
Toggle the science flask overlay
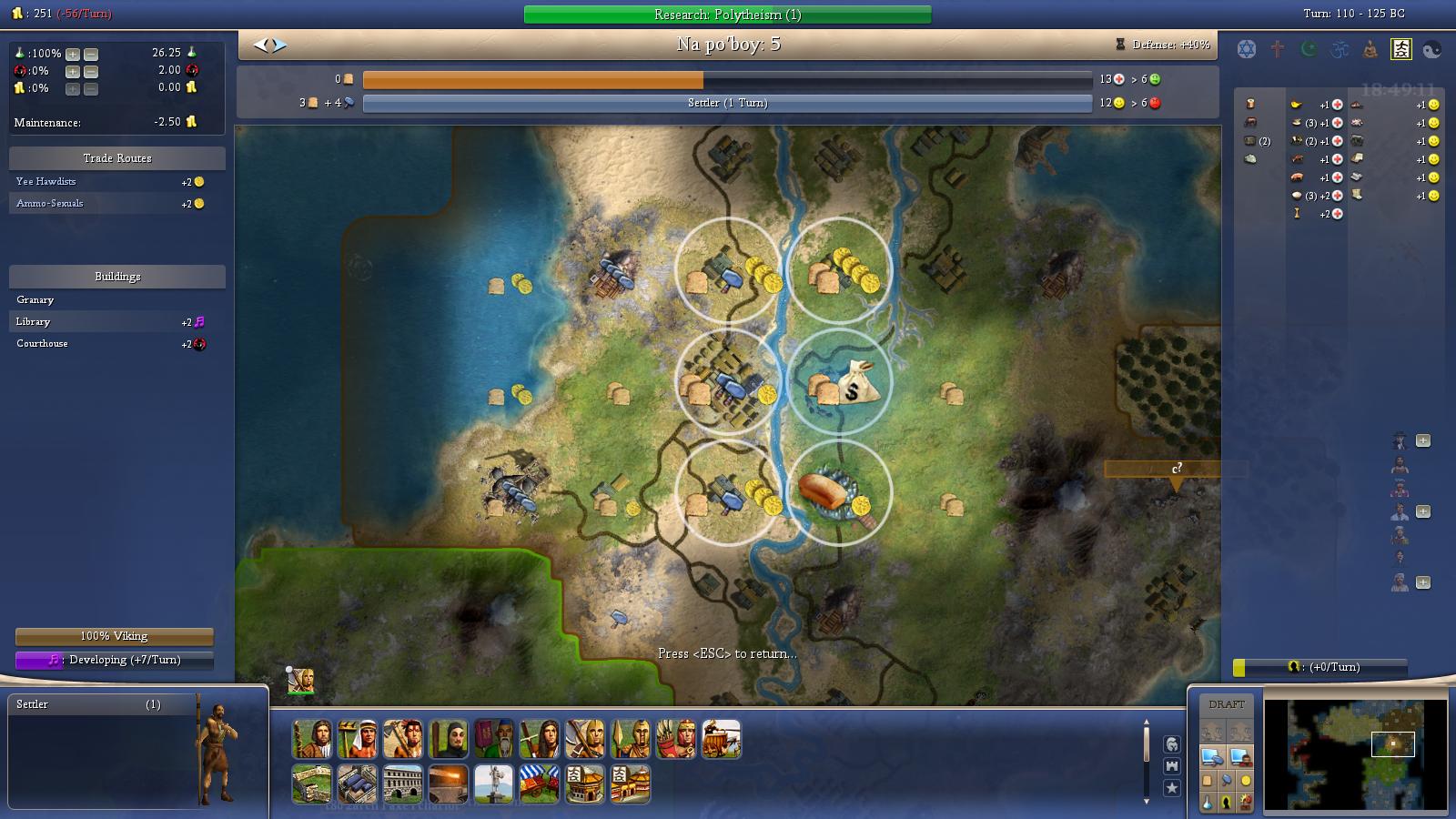point(1208,802)
